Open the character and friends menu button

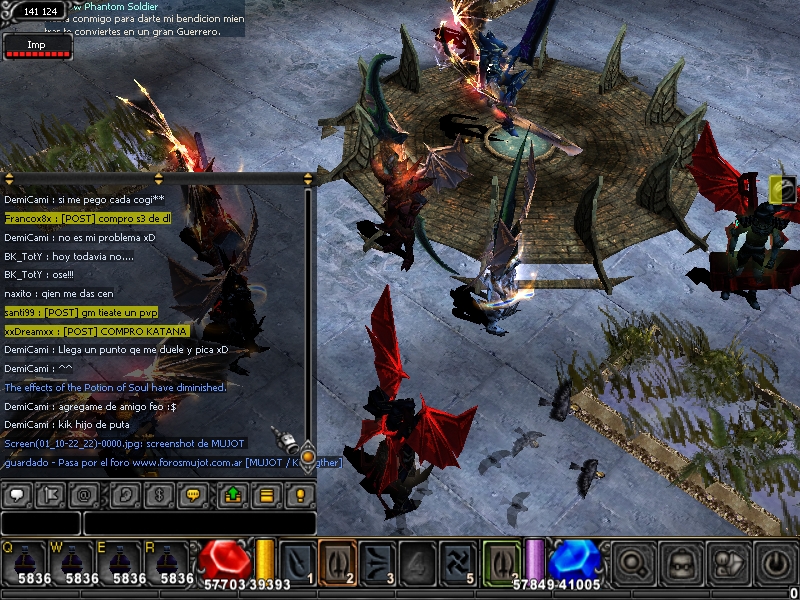(x=729, y=562)
